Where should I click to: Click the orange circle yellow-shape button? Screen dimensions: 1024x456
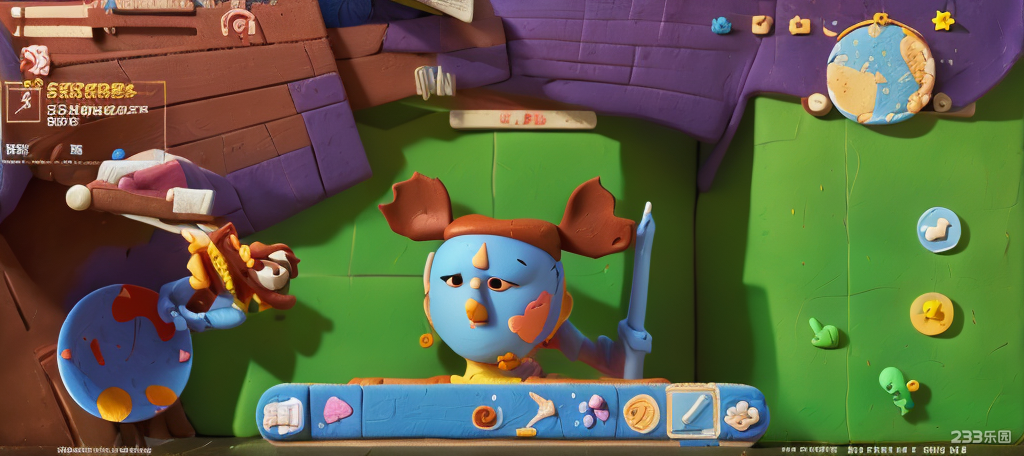tap(931, 313)
